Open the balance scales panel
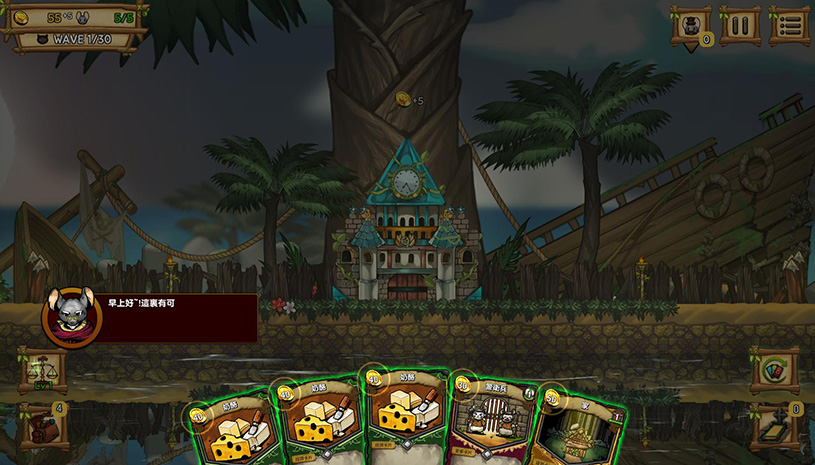815x465 pixels. 43,369
